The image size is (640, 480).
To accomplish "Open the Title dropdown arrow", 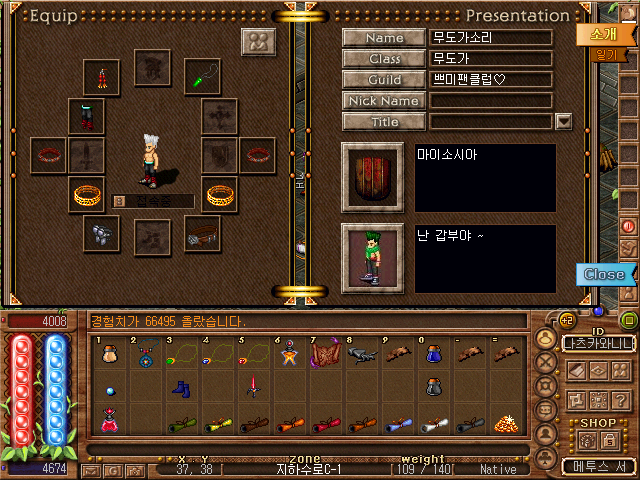I will 563,122.
